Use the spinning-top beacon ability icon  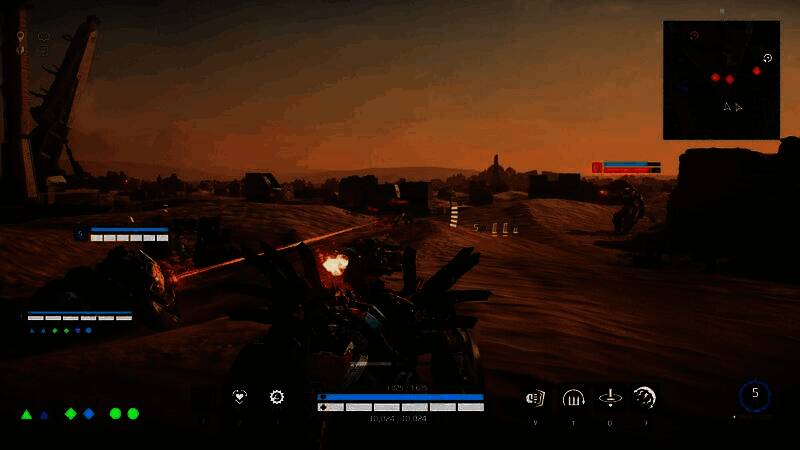click(609, 398)
